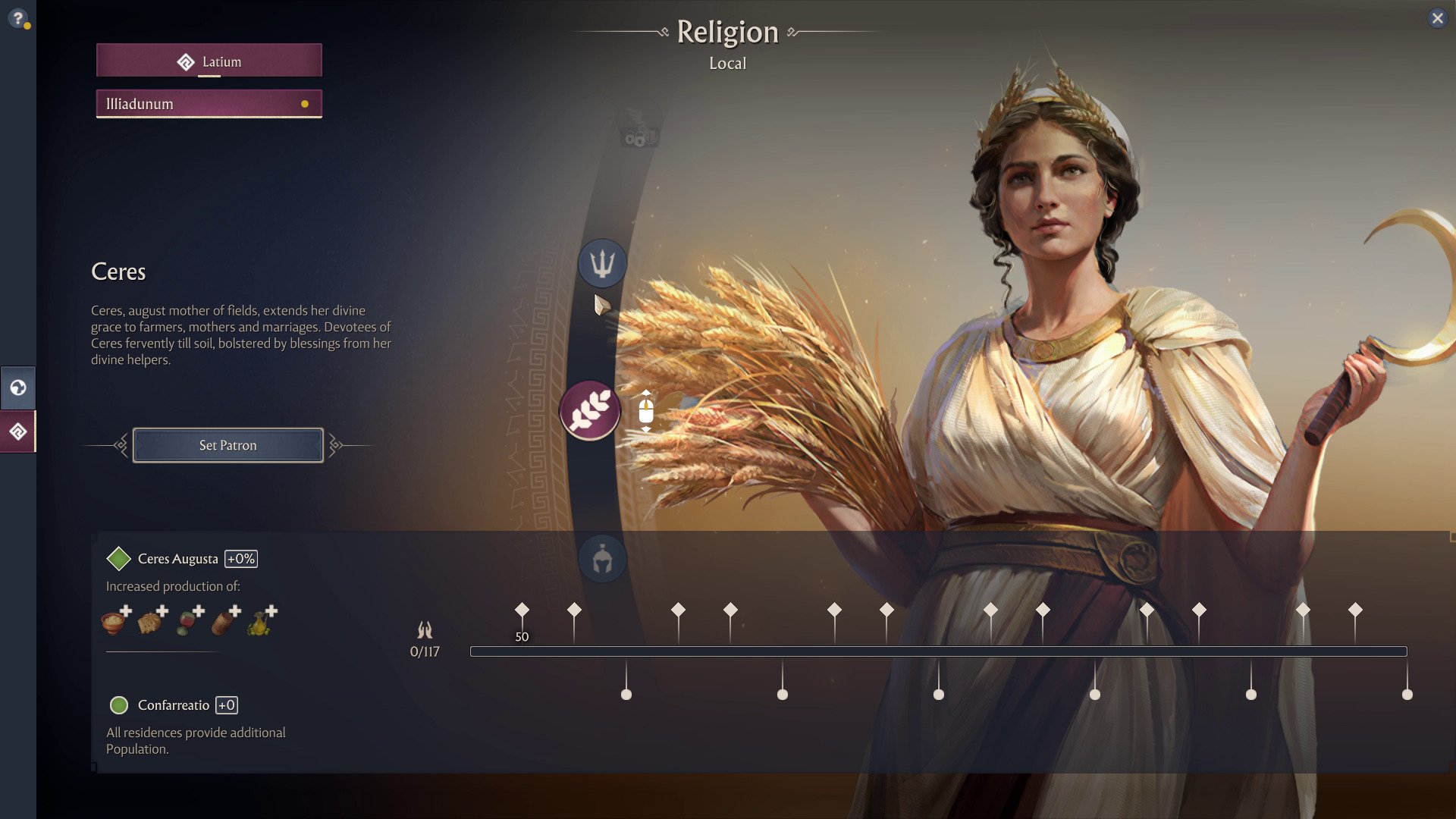Screen dimensions: 1456x819
Task: Switch to the Latium tab
Action: click(209, 61)
